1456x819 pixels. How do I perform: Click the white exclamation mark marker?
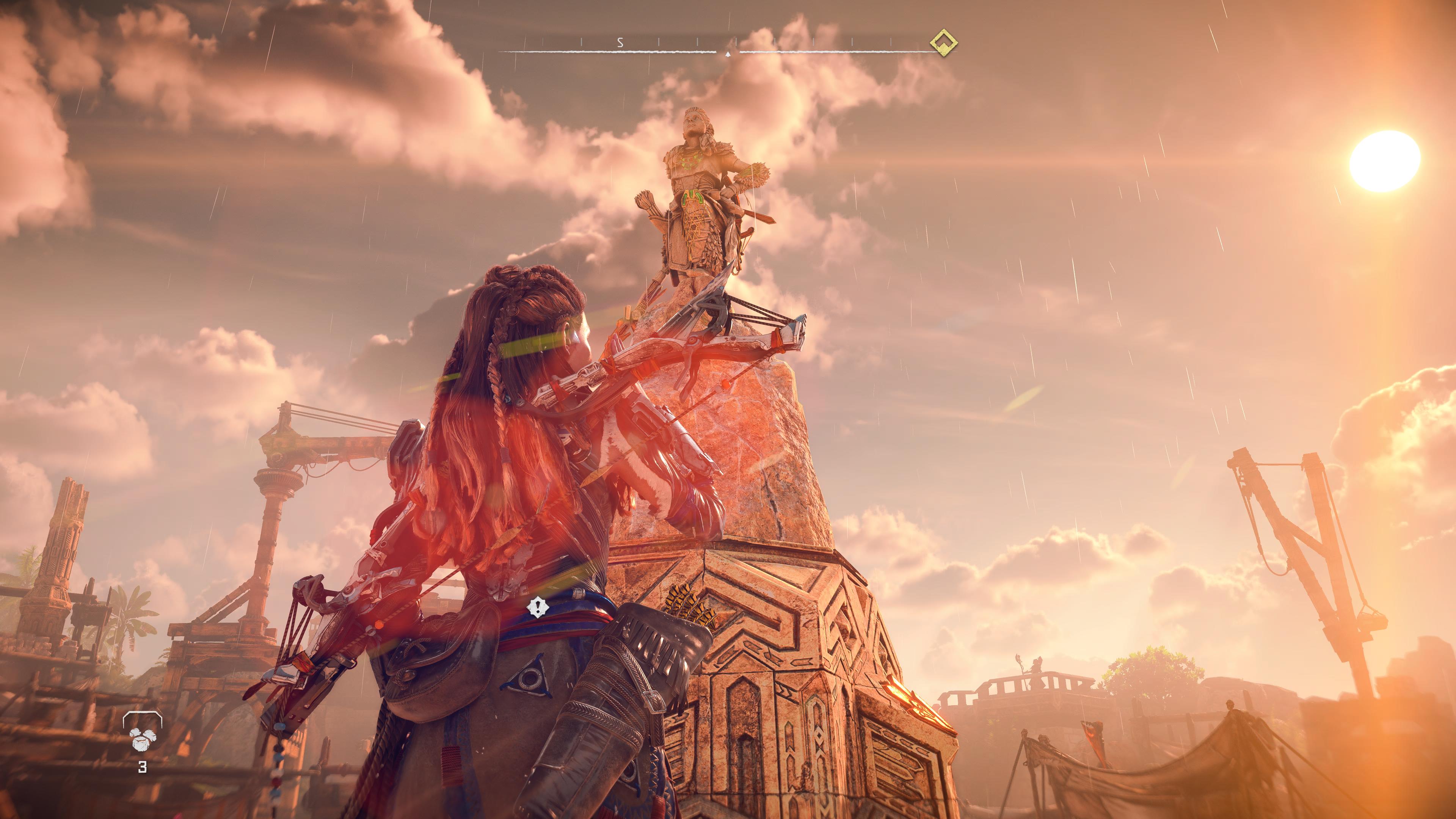pos(538,607)
